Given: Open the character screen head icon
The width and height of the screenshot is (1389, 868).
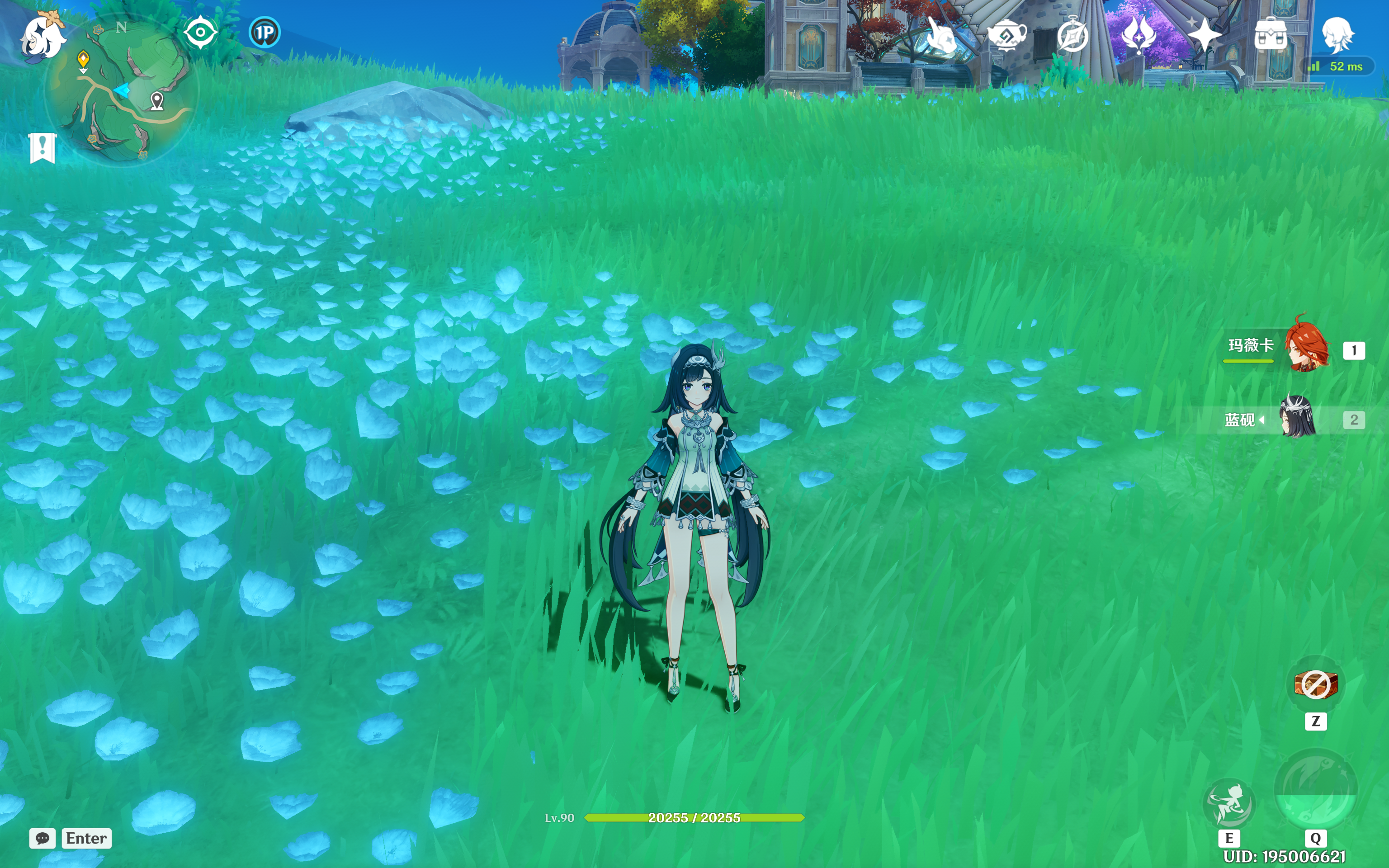Looking at the screenshot, I should pos(1337,33).
